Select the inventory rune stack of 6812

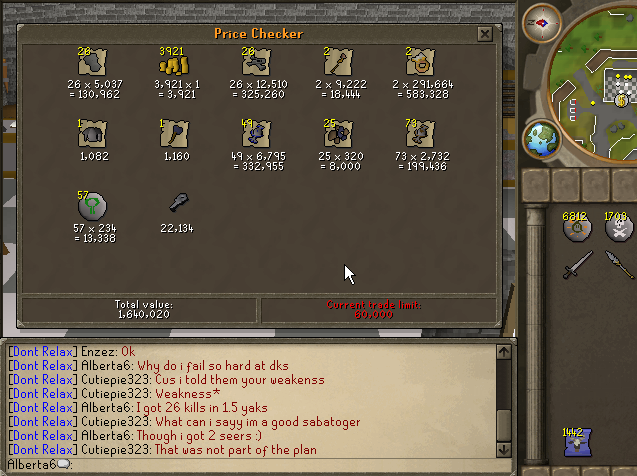point(577,228)
